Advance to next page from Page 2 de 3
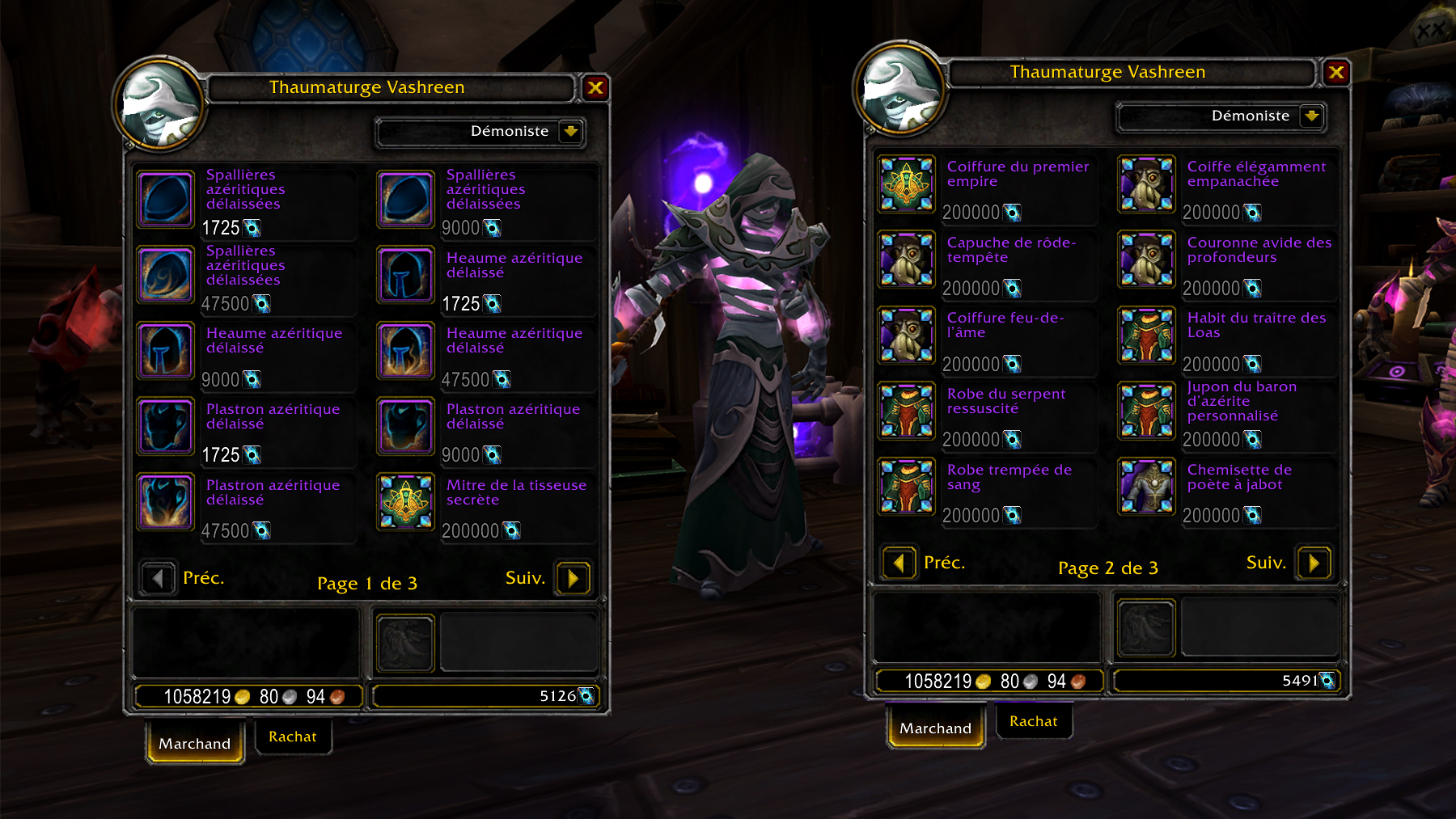 click(x=1314, y=563)
